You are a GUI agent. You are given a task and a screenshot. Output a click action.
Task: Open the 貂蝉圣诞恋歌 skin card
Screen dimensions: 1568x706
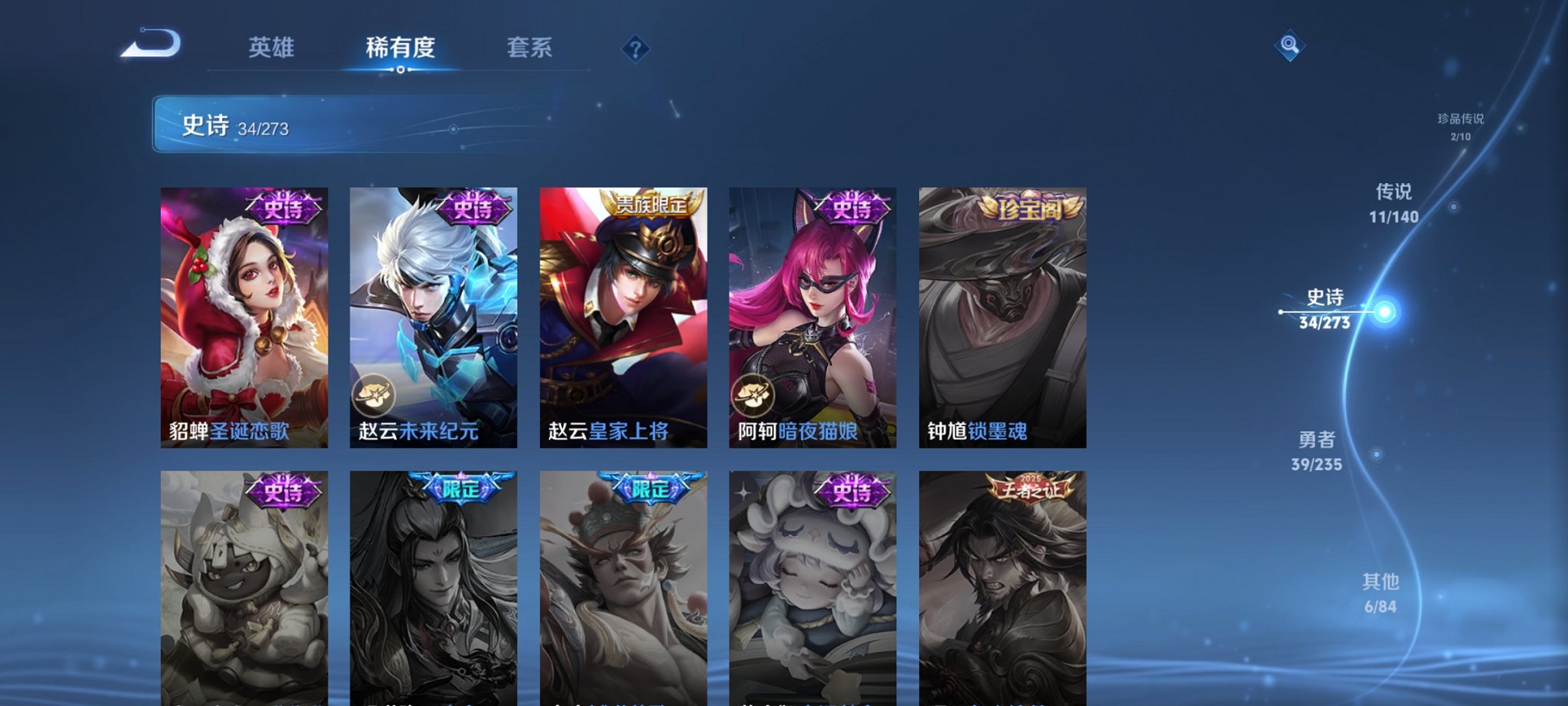click(244, 315)
